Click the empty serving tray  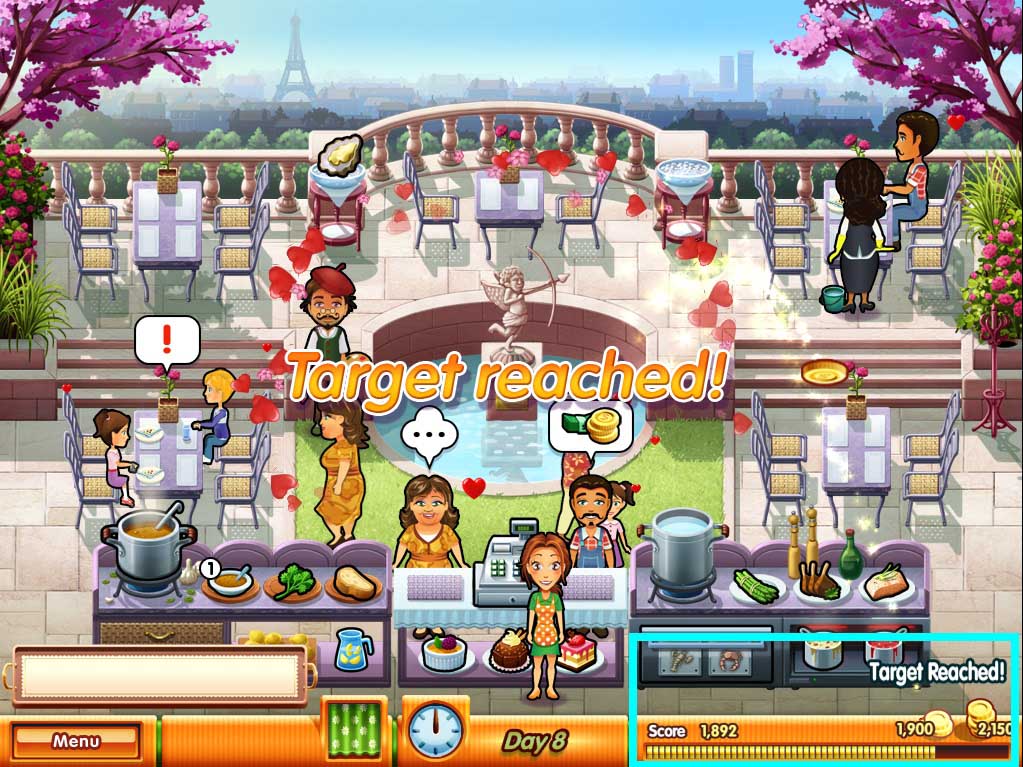tap(160, 674)
